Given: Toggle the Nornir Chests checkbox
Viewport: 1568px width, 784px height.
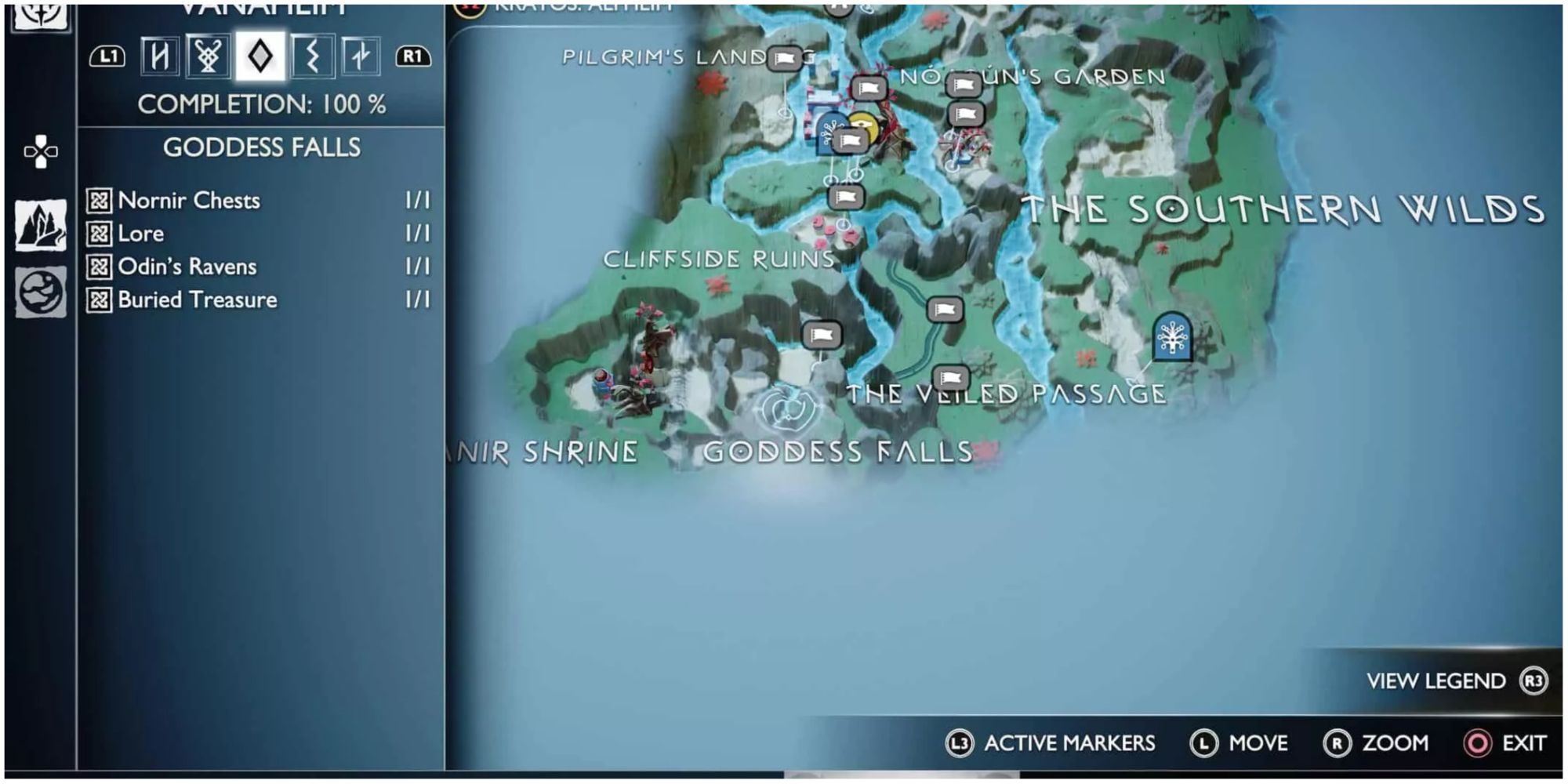Looking at the screenshot, I should pyautogui.click(x=99, y=201).
